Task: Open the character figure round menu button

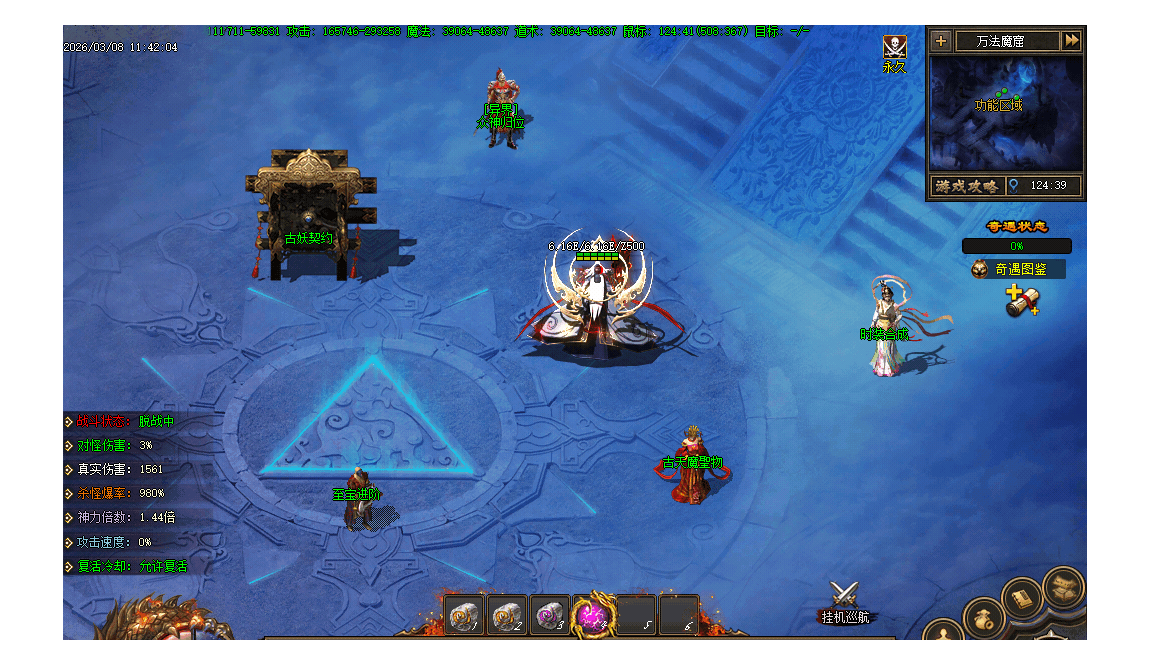Action: click(x=943, y=634)
